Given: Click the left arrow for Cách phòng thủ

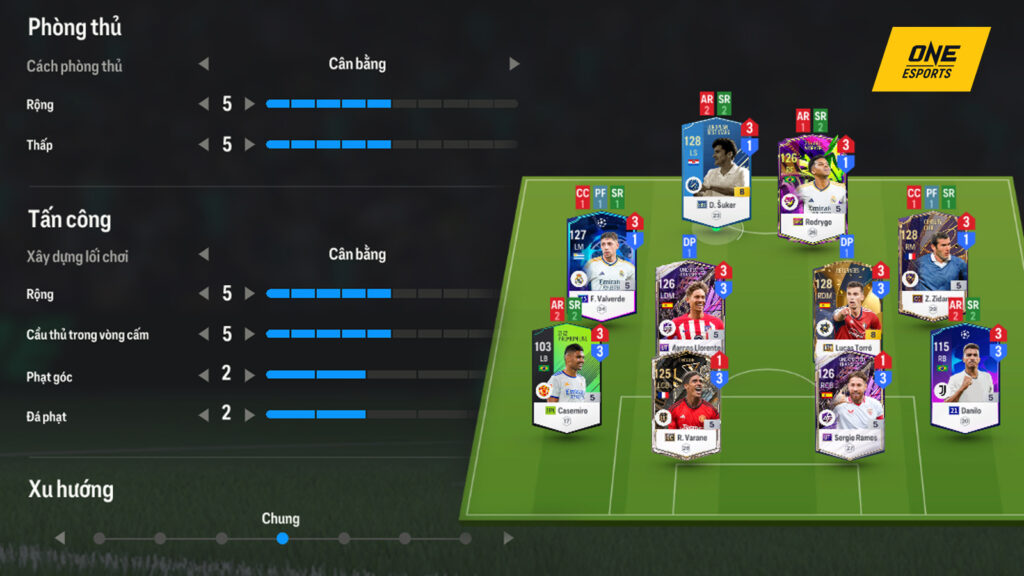Looking at the screenshot, I should click(204, 64).
